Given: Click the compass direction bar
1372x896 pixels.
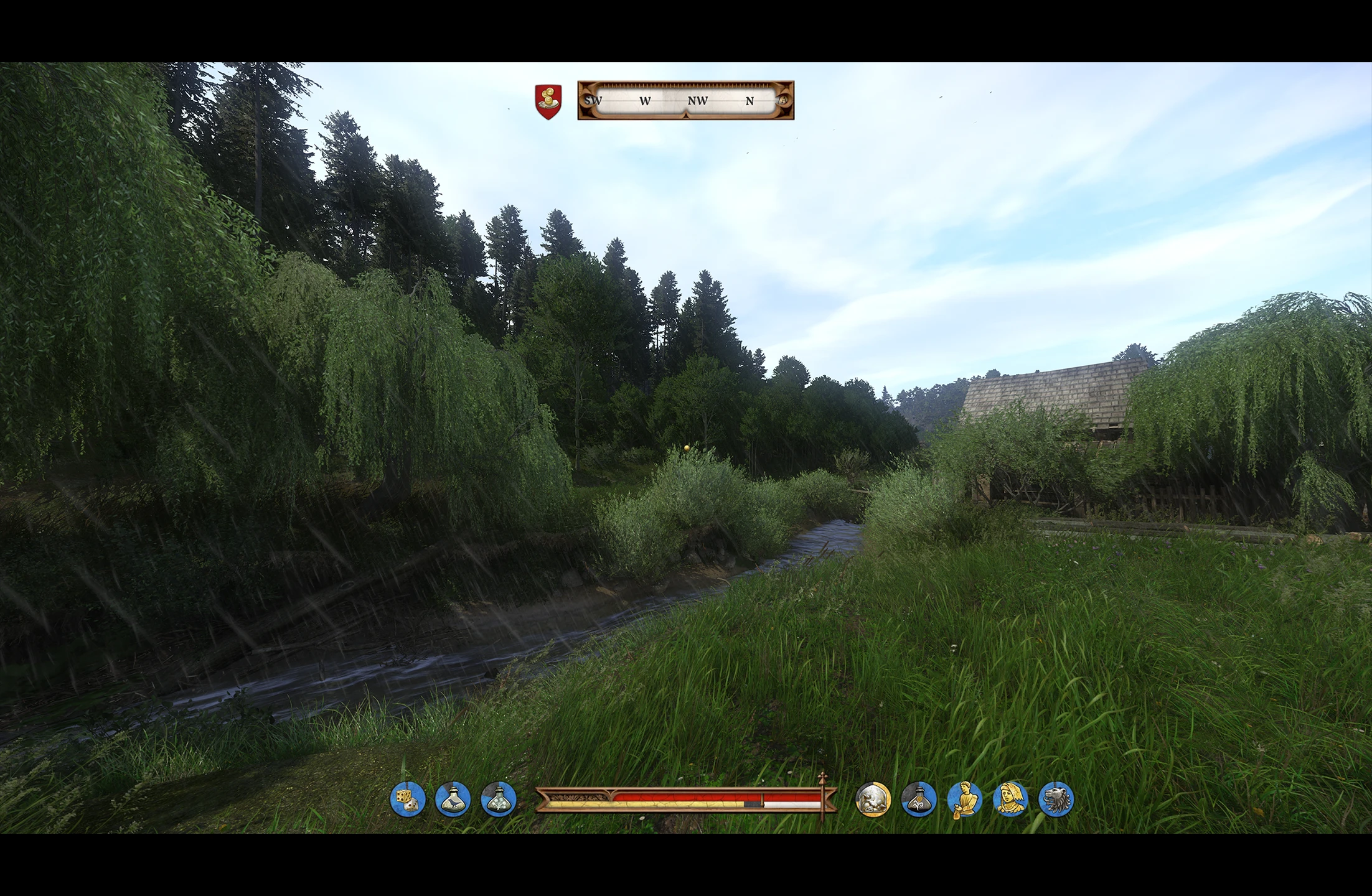Looking at the screenshot, I should 685,100.
